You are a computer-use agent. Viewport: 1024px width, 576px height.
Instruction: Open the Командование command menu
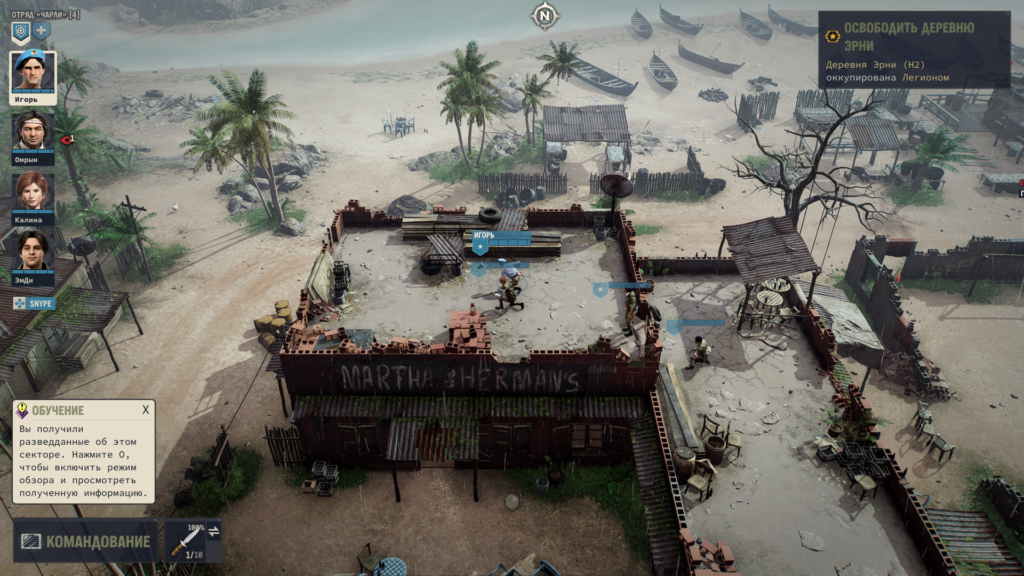85,542
